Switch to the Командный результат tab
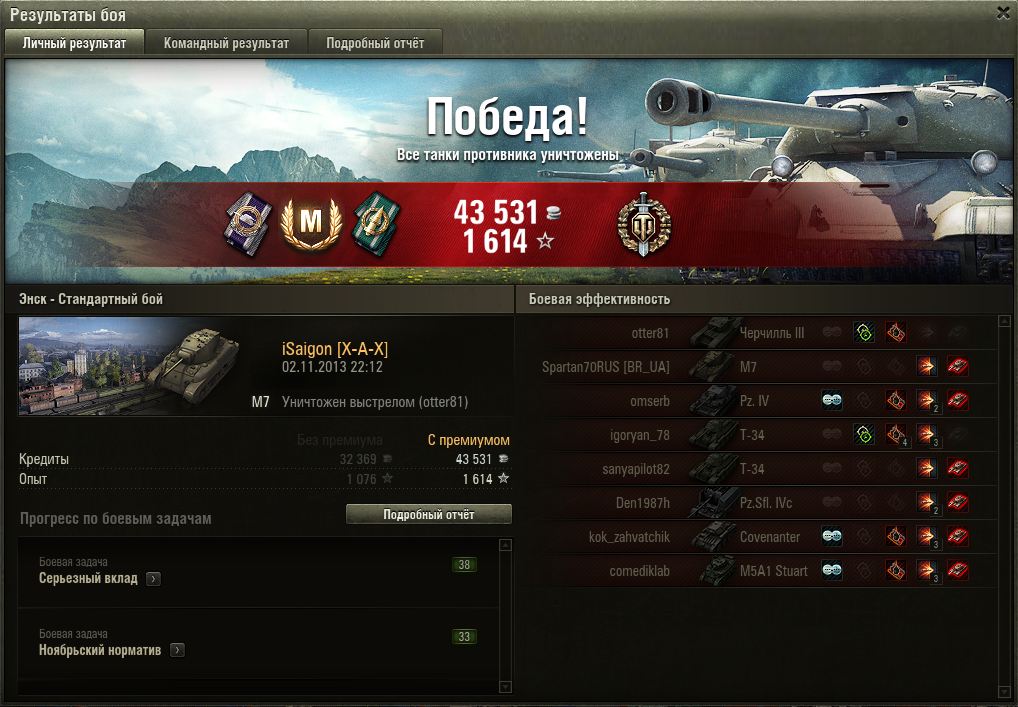 point(226,43)
